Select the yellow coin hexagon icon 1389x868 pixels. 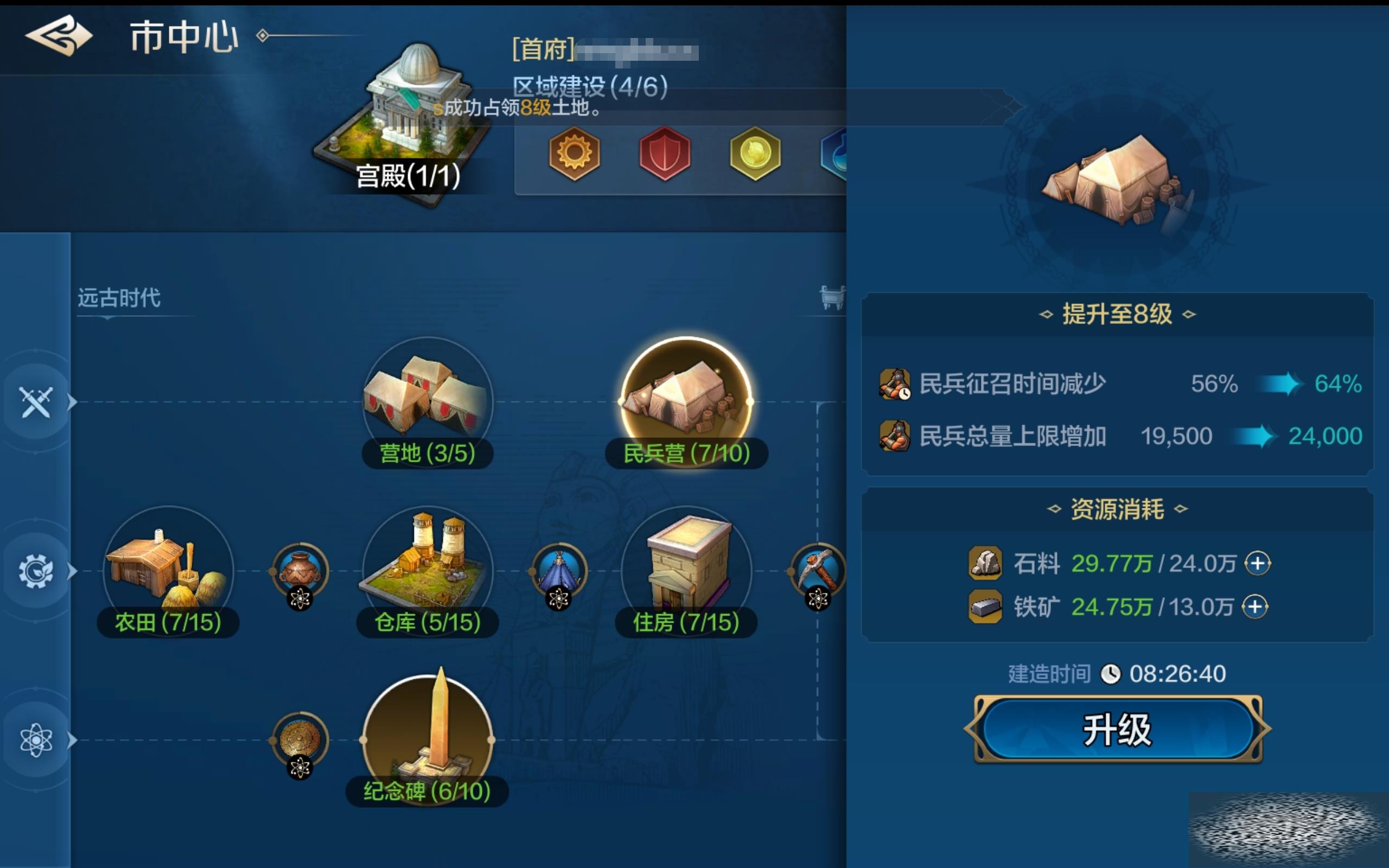[755, 154]
